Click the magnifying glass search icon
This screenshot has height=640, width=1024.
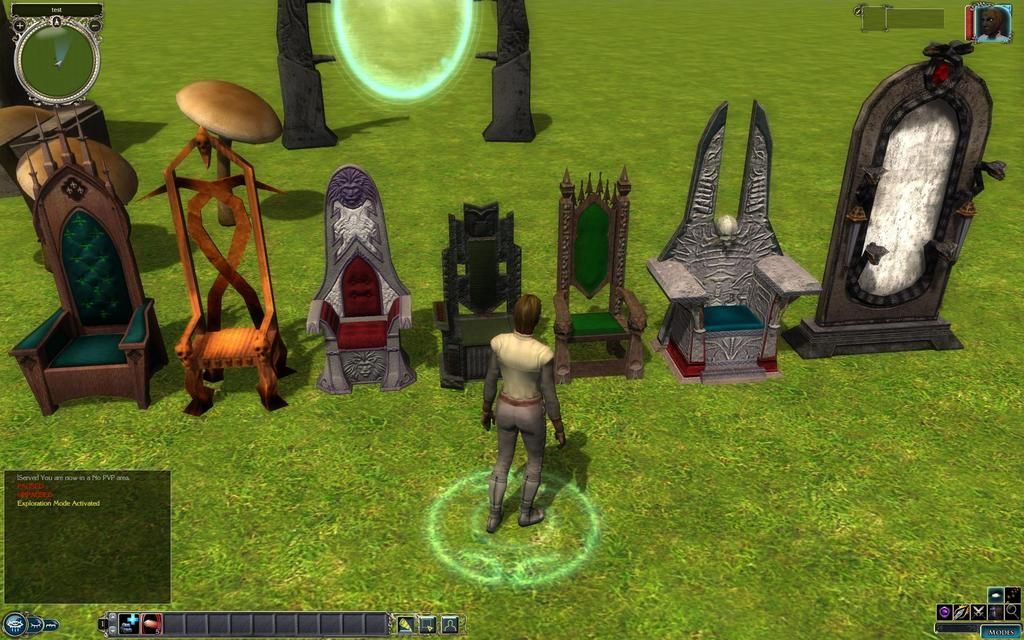pyautogui.click(x=1012, y=611)
